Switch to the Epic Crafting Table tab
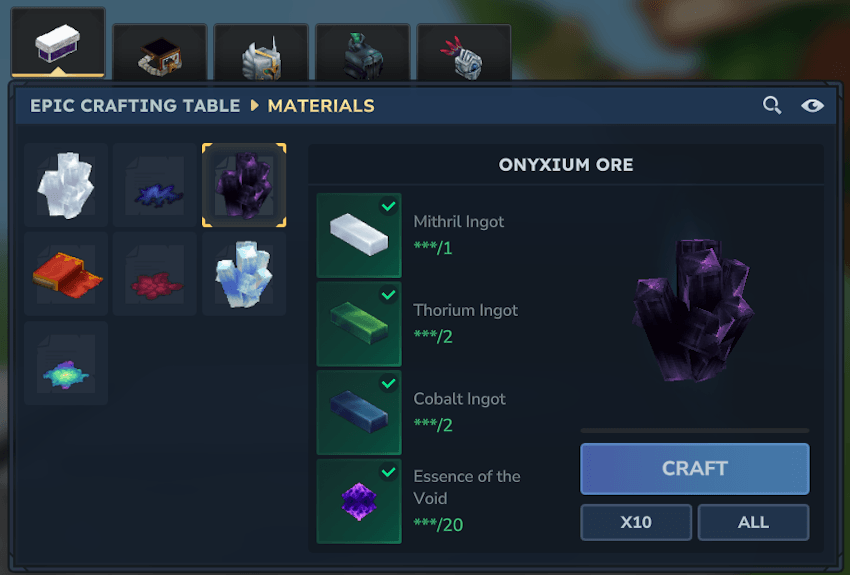Screen dimensions: 850x575 58,44
